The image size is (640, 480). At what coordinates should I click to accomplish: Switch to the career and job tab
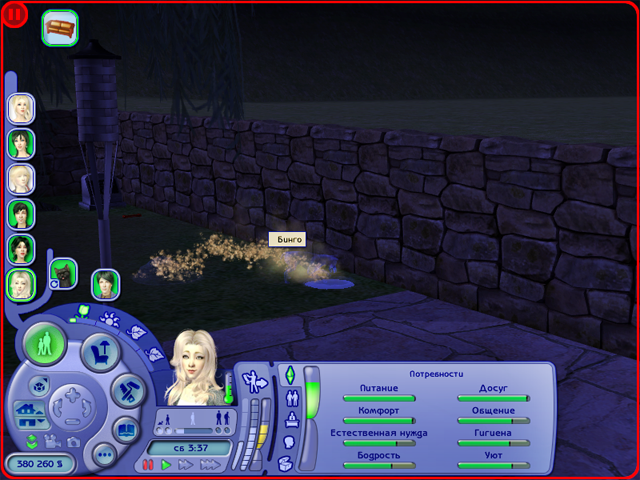coord(291,418)
